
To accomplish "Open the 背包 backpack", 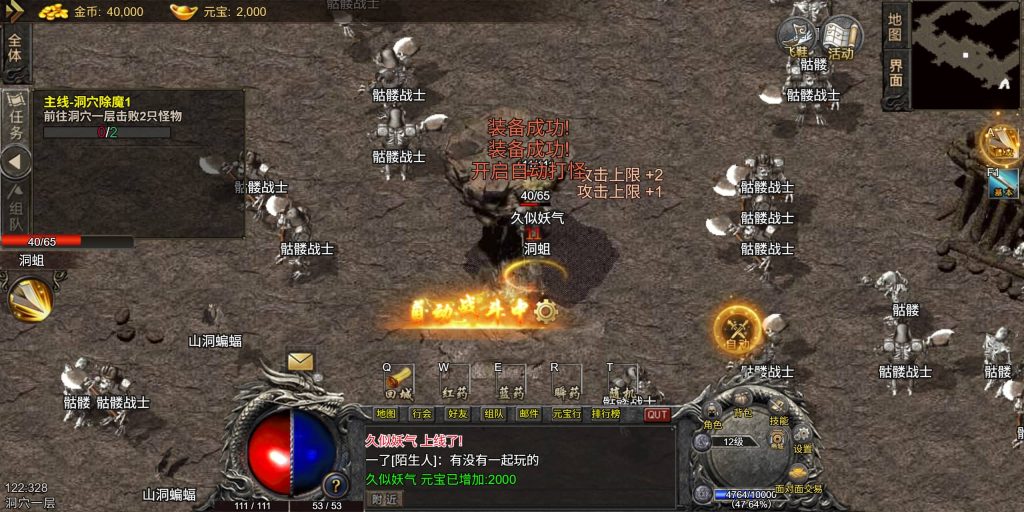I will [x=743, y=406].
